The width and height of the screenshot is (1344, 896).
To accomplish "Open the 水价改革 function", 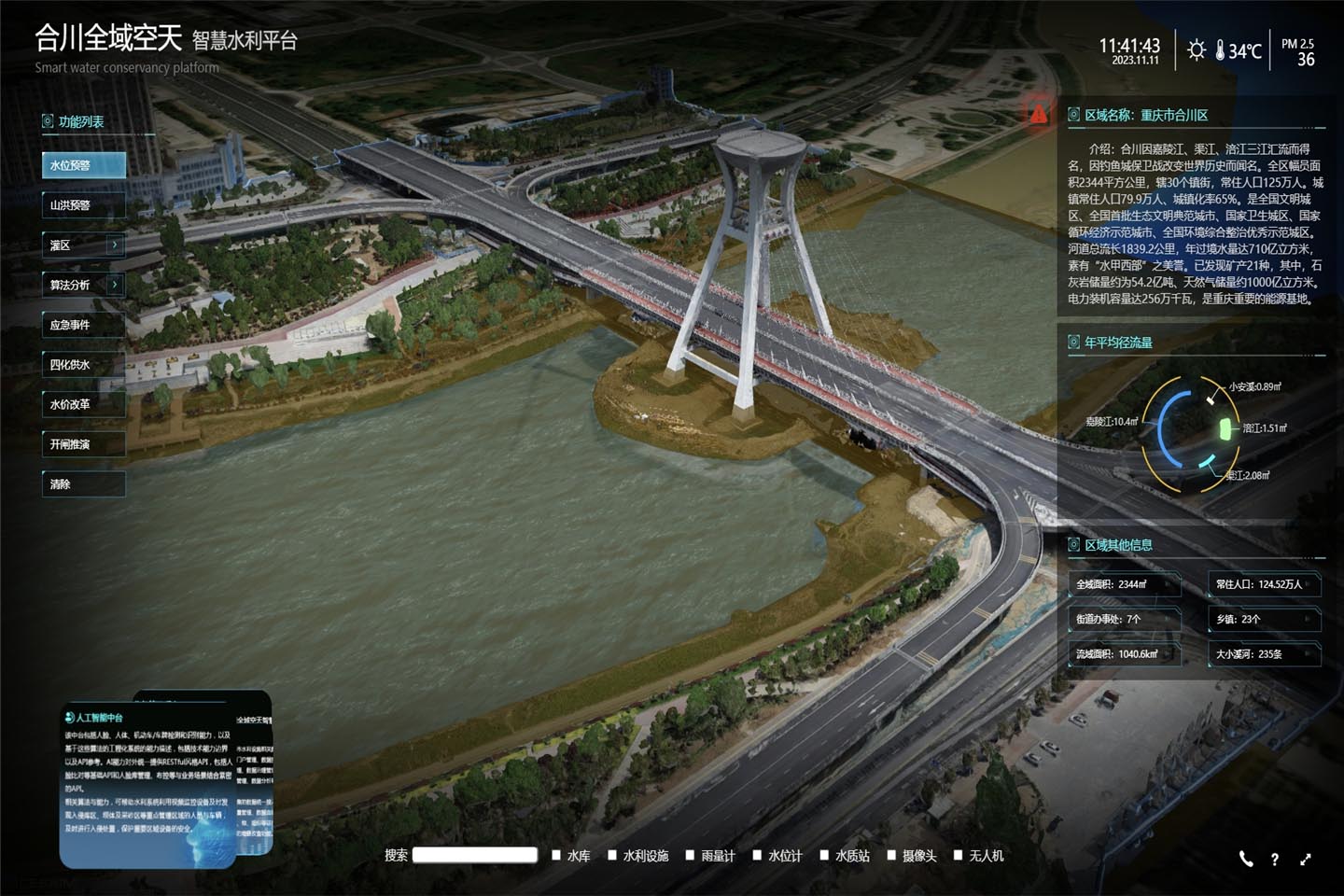I will coord(83,404).
